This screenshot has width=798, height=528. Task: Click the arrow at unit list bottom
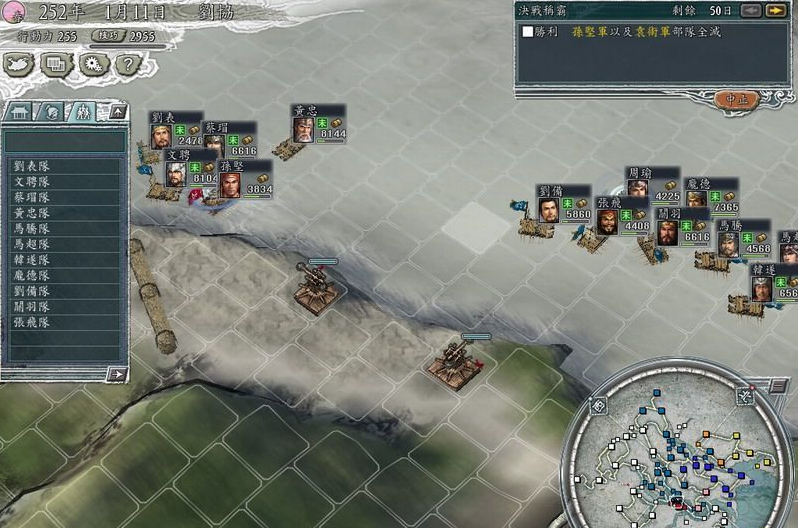point(118,374)
